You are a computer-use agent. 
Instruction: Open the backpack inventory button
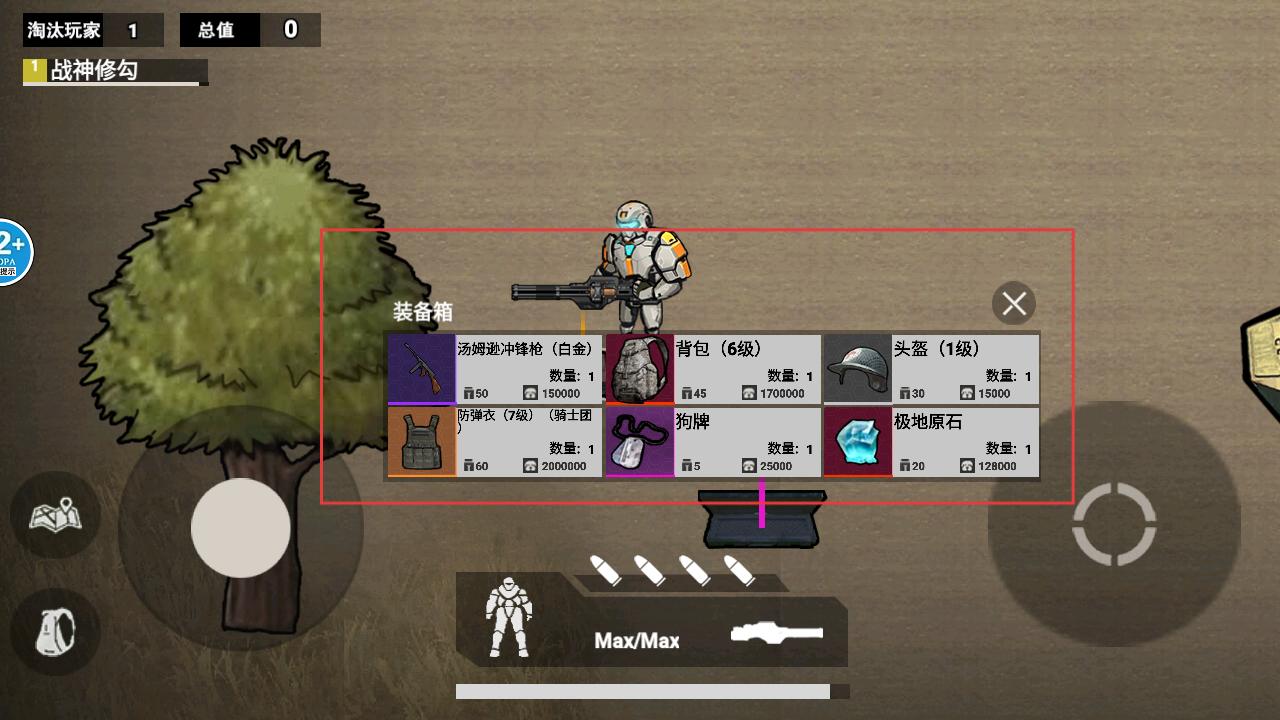tap(55, 631)
